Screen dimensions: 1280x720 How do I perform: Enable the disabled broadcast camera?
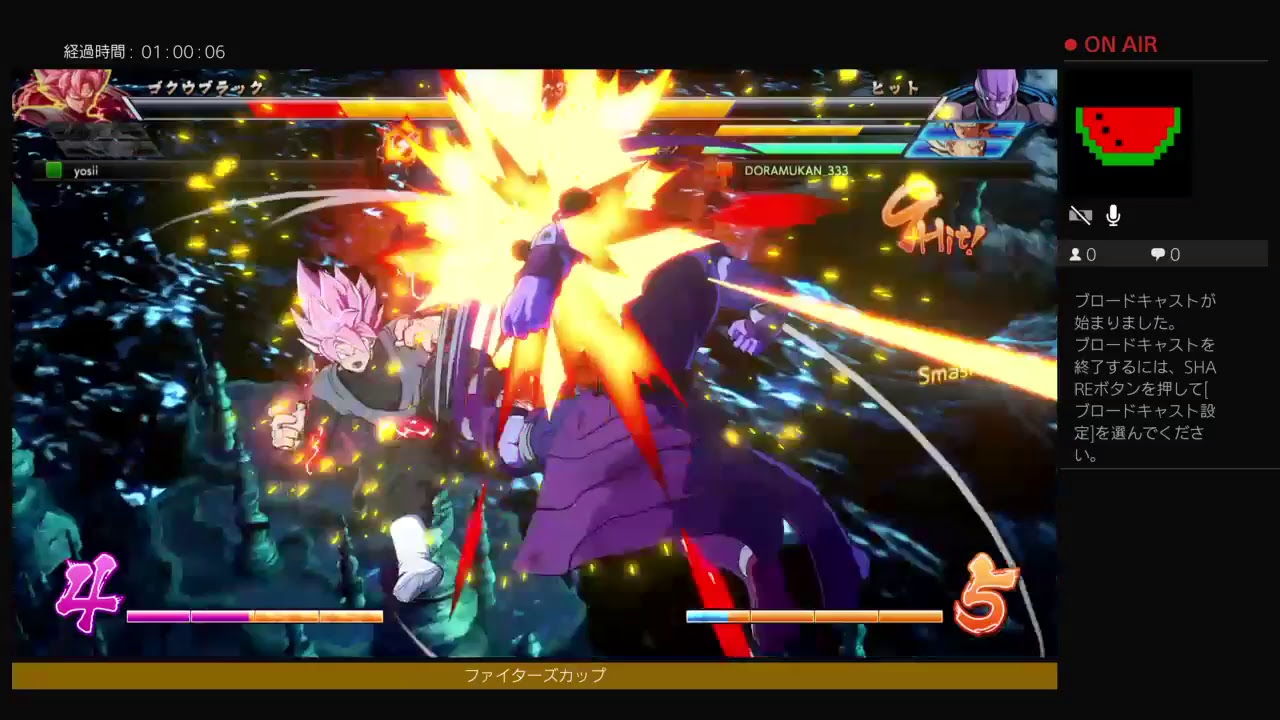click(x=1080, y=214)
